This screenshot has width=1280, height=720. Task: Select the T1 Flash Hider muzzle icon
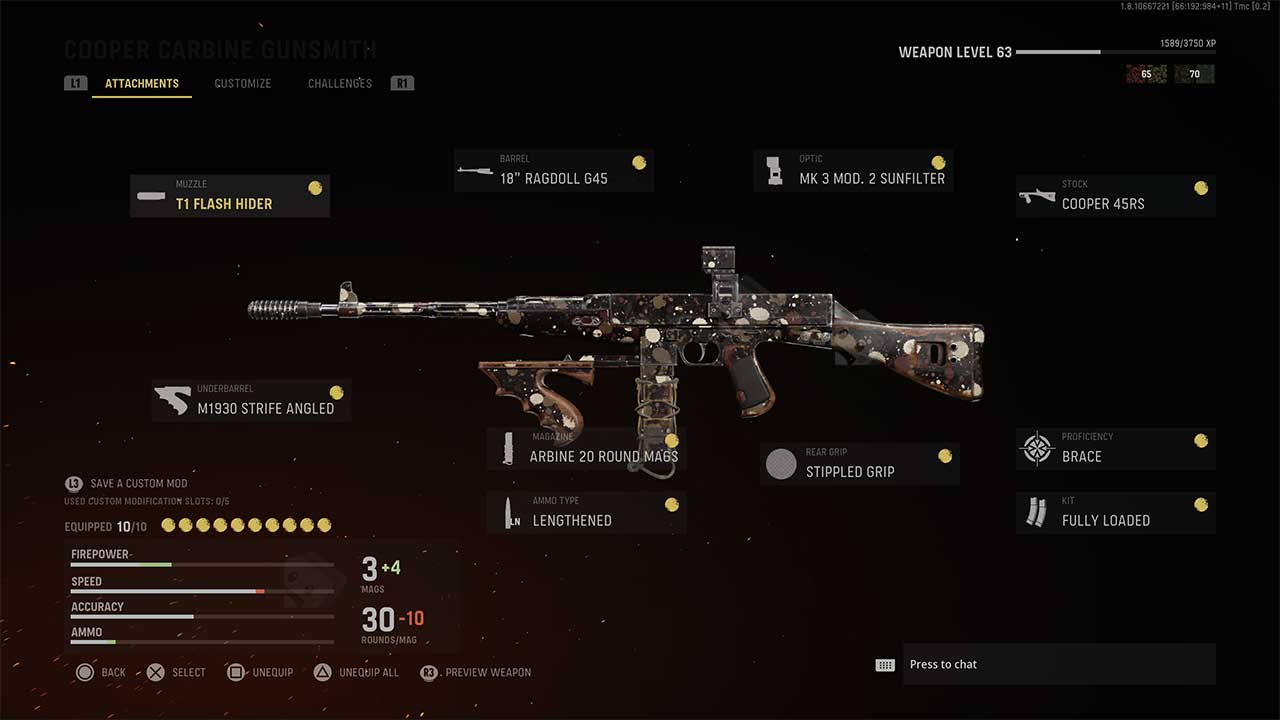click(x=150, y=195)
